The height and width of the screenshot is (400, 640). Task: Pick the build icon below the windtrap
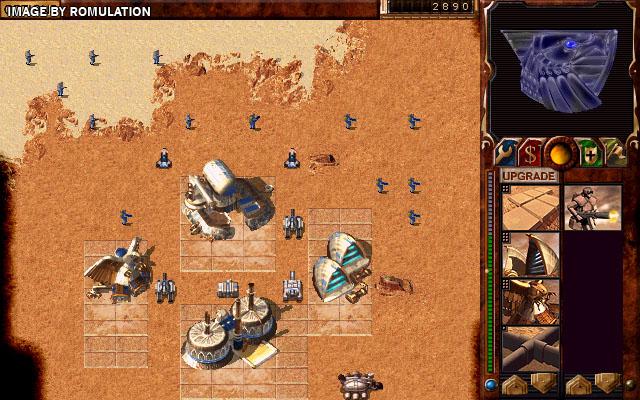click(531, 302)
